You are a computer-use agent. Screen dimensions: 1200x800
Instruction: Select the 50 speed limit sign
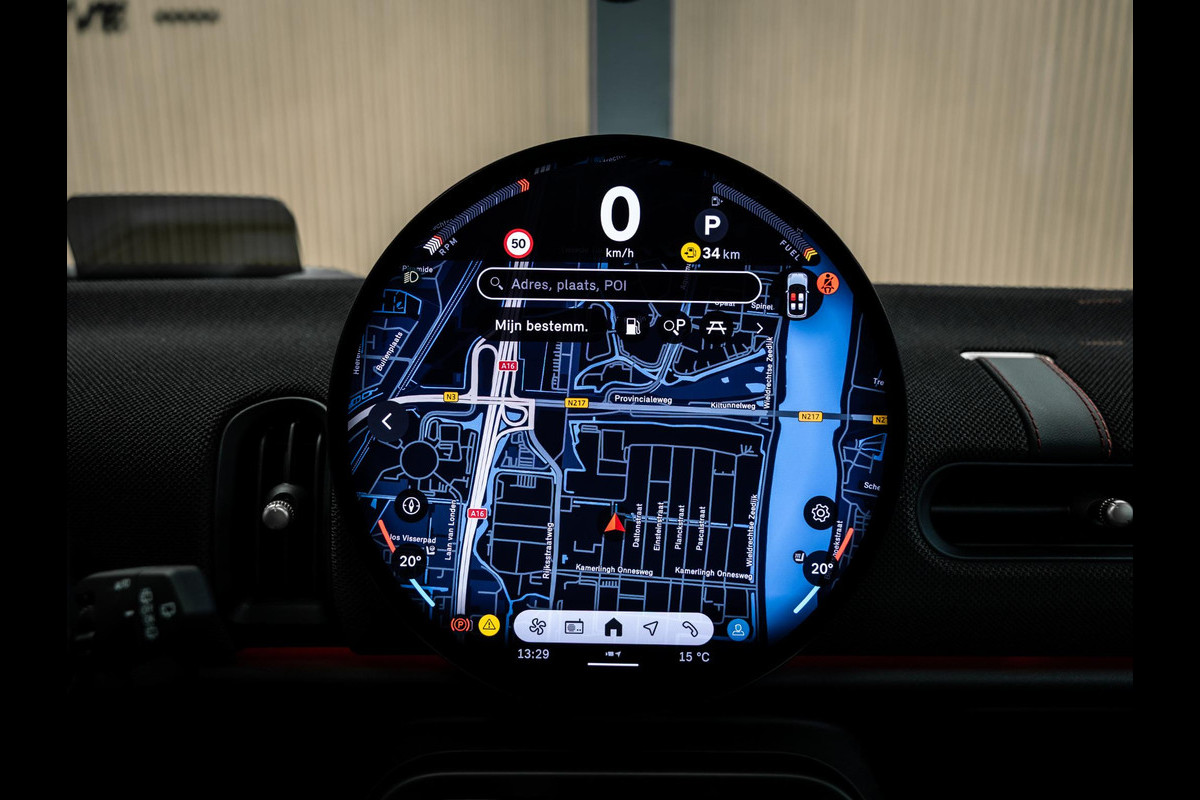click(x=518, y=244)
